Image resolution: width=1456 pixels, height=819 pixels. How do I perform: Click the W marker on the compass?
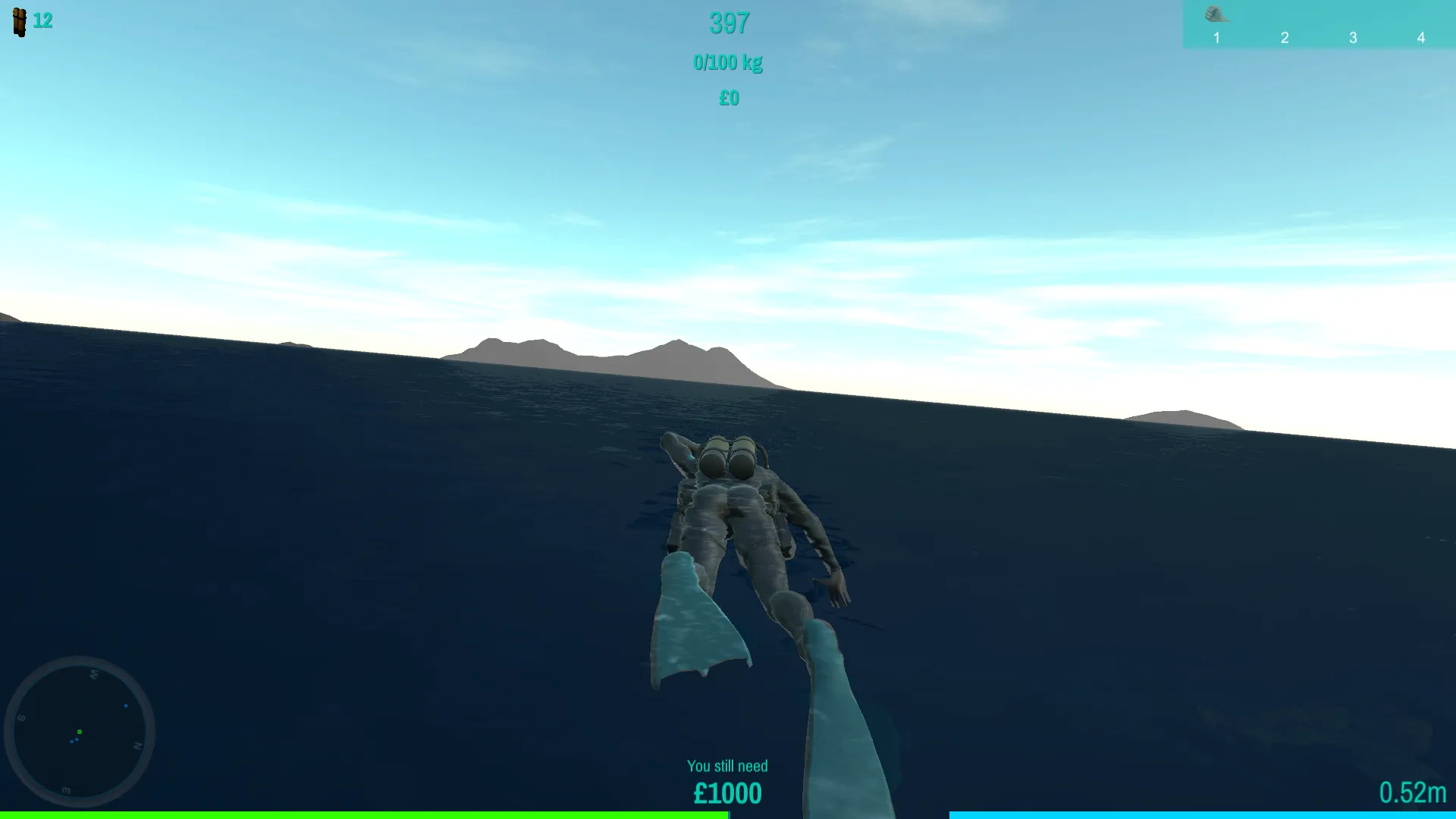pos(94,675)
